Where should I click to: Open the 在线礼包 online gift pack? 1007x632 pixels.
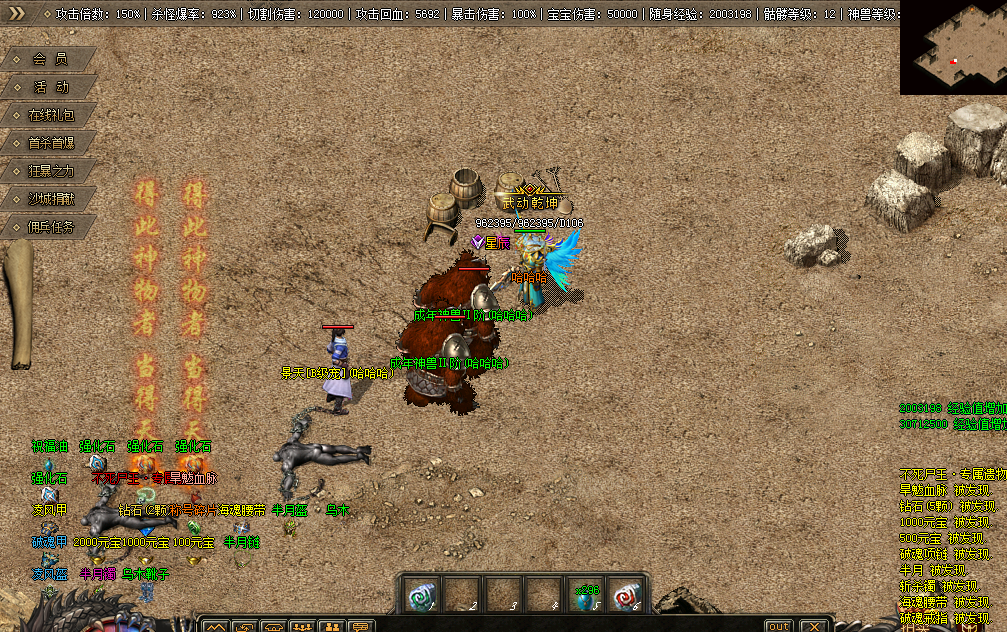pyautogui.click(x=50, y=115)
